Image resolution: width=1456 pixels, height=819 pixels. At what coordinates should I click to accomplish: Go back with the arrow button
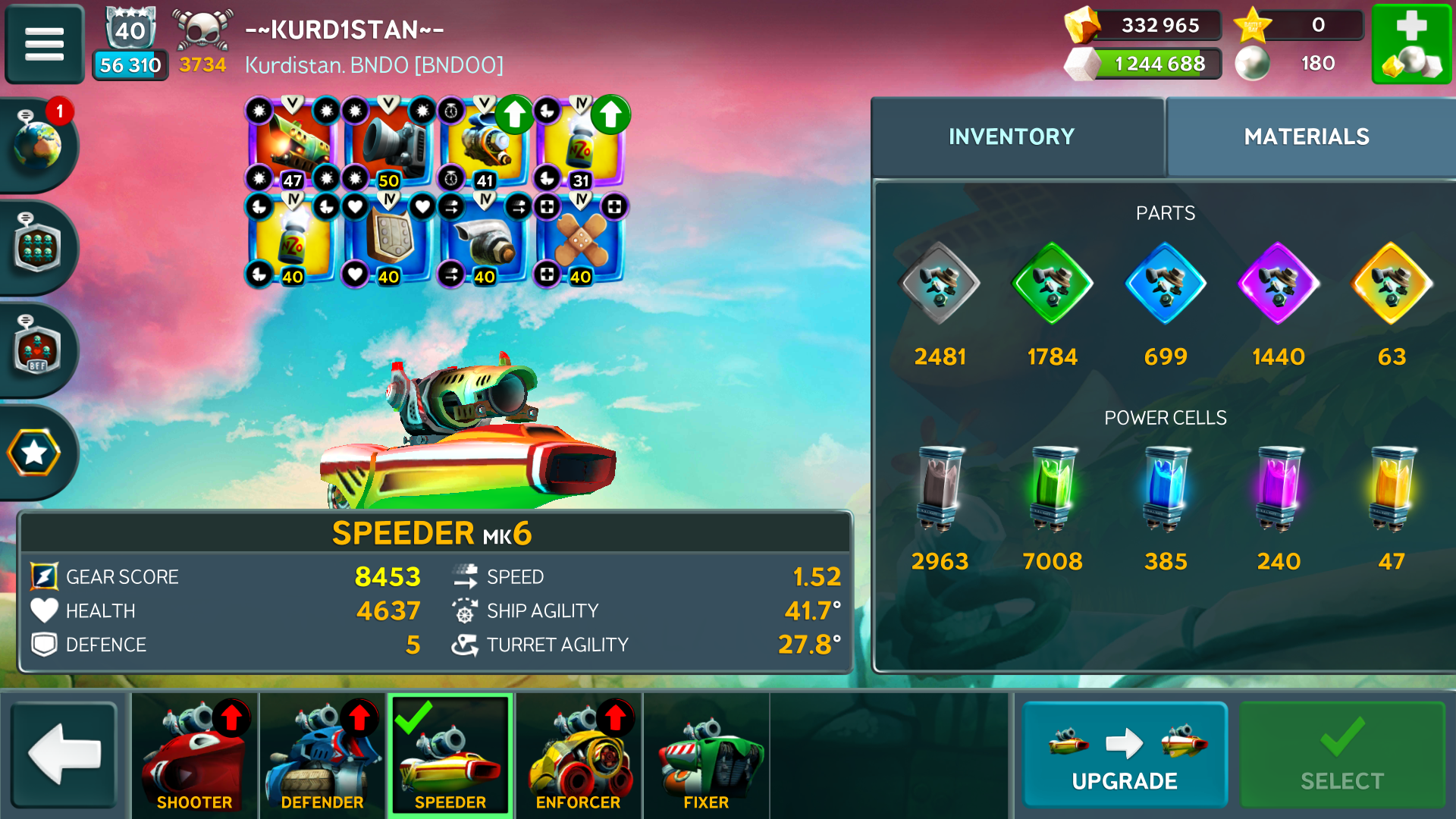[64, 754]
